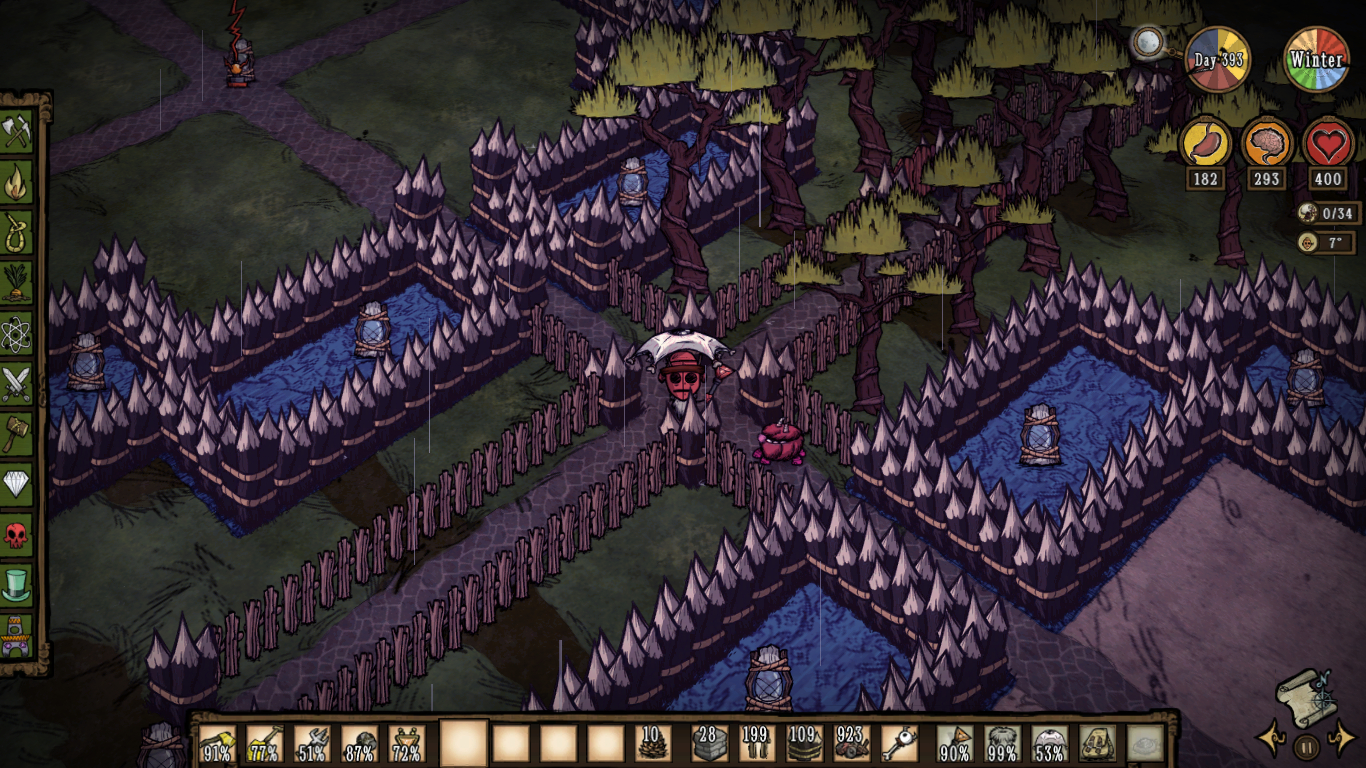This screenshot has width=1366, height=768.
Task: Open the Fire crafting tab
Action: point(17,182)
